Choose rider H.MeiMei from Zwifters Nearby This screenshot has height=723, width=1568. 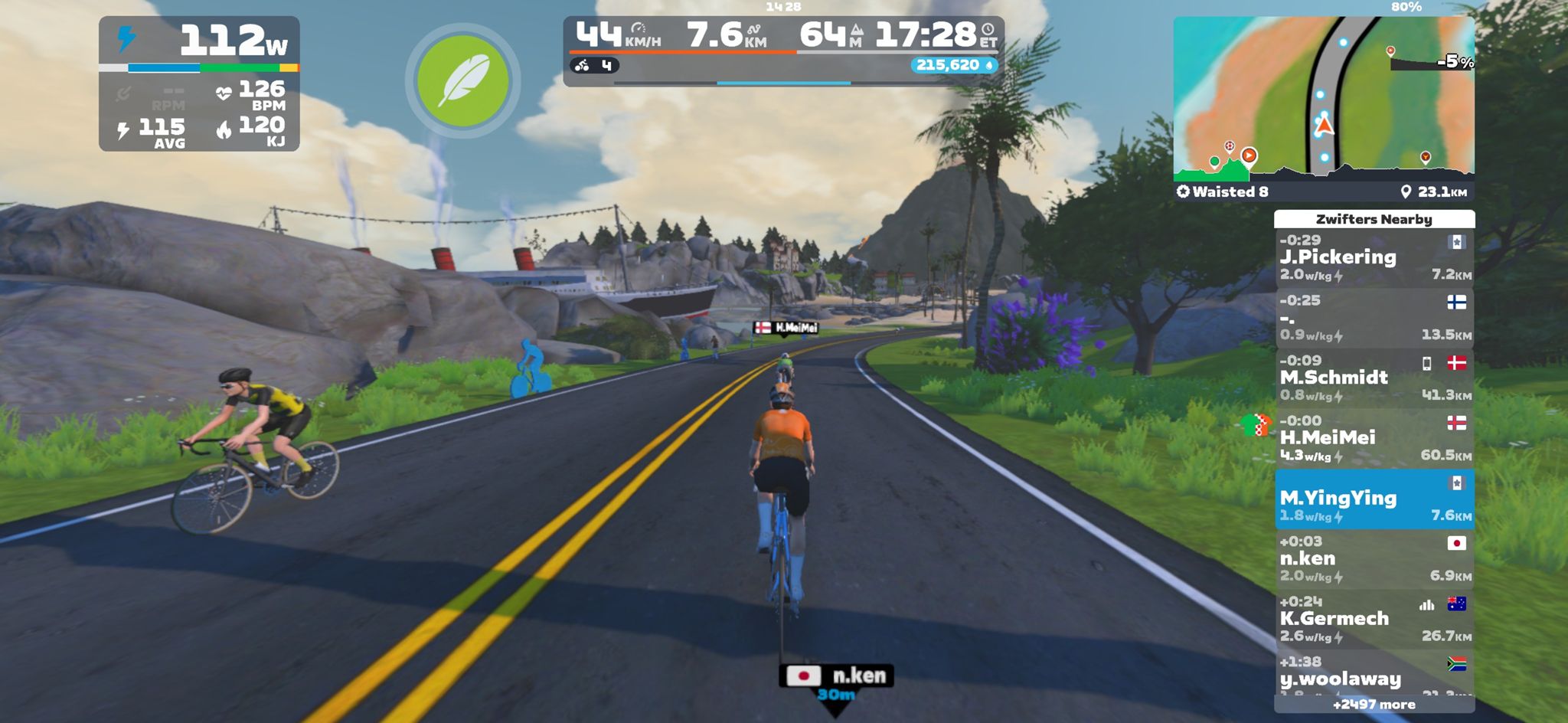(x=1374, y=438)
